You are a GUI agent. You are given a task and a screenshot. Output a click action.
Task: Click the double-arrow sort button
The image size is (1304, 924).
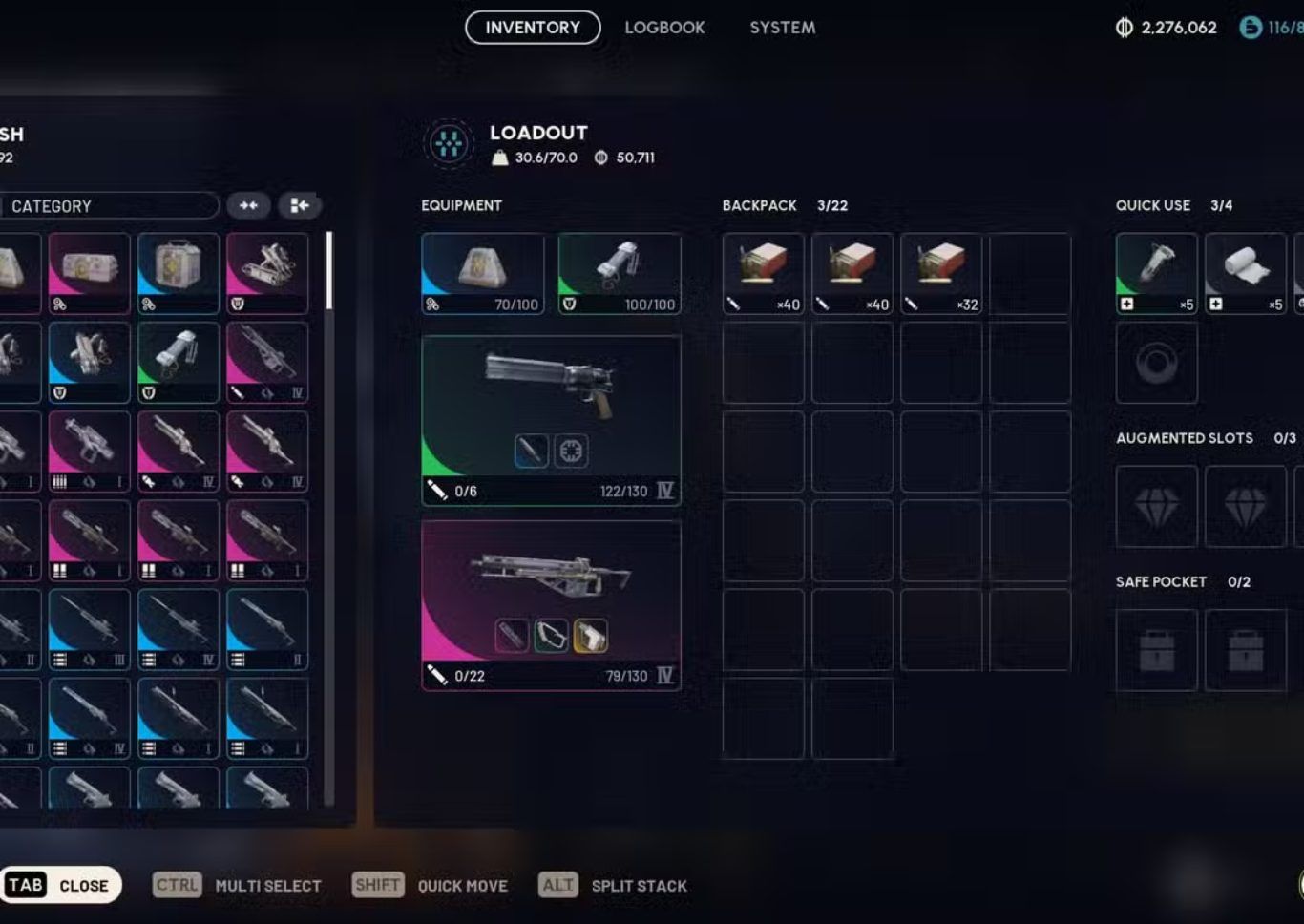coord(248,206)
